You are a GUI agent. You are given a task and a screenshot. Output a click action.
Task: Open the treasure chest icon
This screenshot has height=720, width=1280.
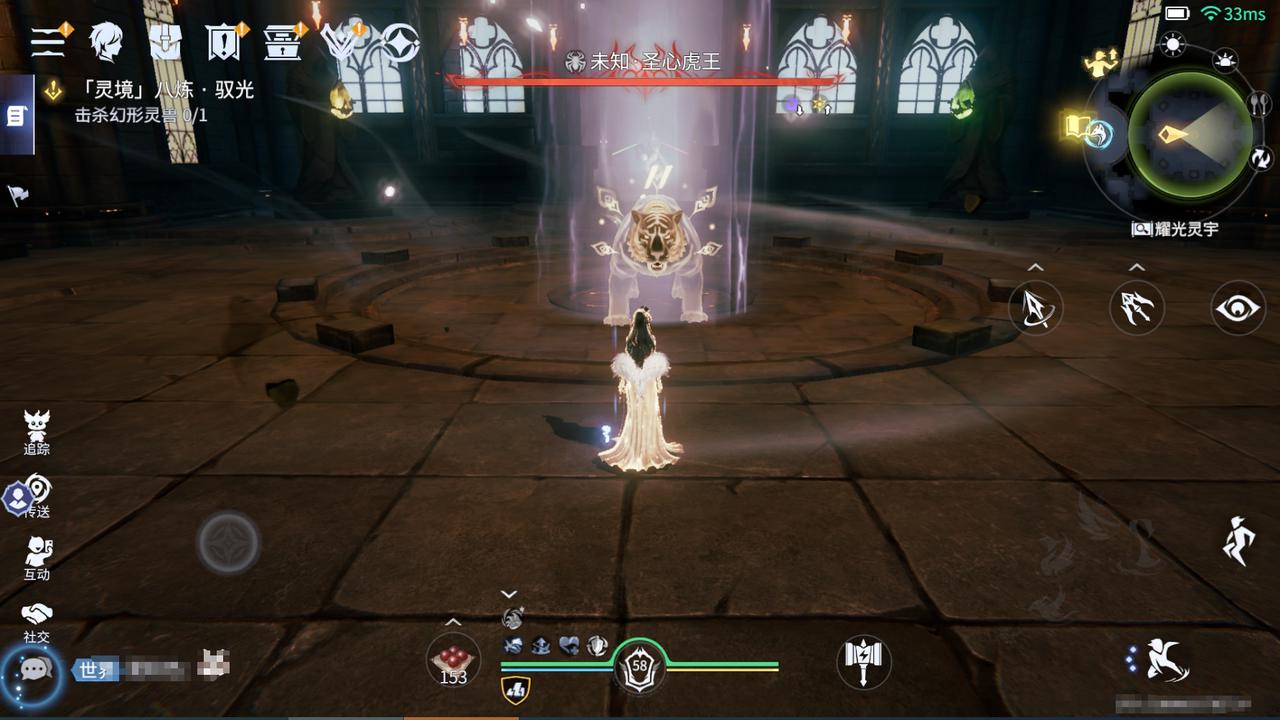(x=283, y=42)
